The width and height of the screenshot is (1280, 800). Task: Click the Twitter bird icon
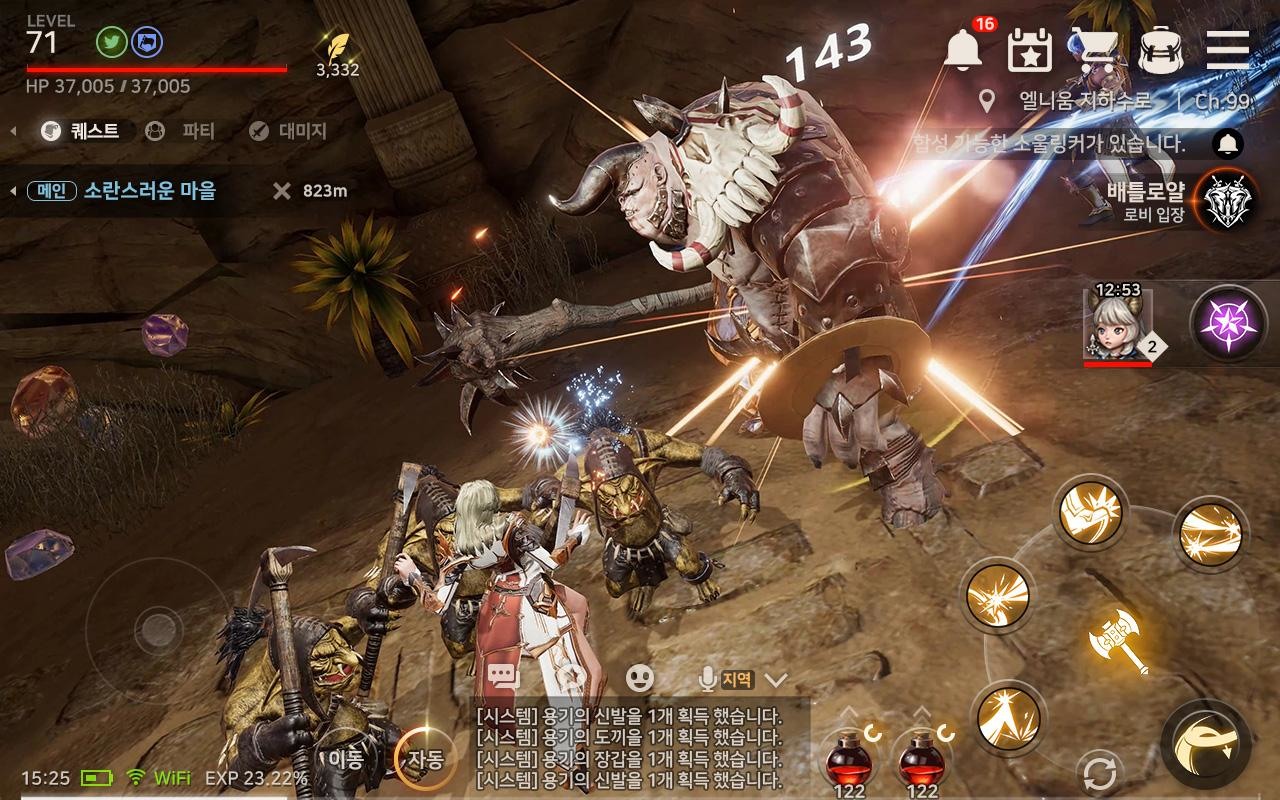[111, 42]
